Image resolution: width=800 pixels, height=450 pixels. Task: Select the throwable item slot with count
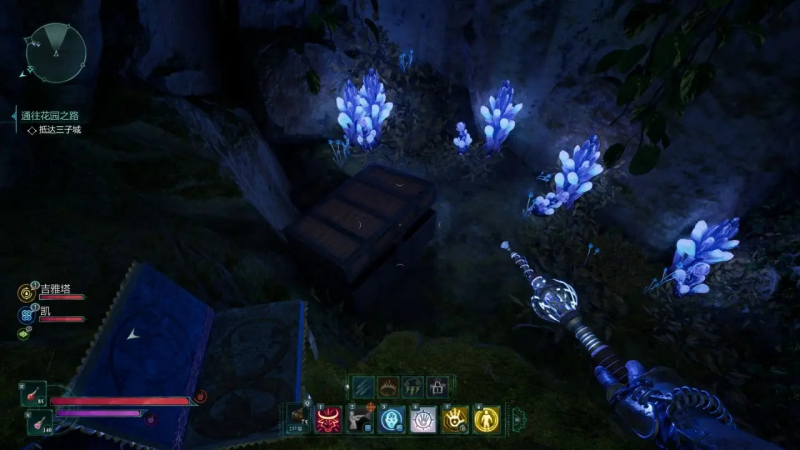(297, 419)
